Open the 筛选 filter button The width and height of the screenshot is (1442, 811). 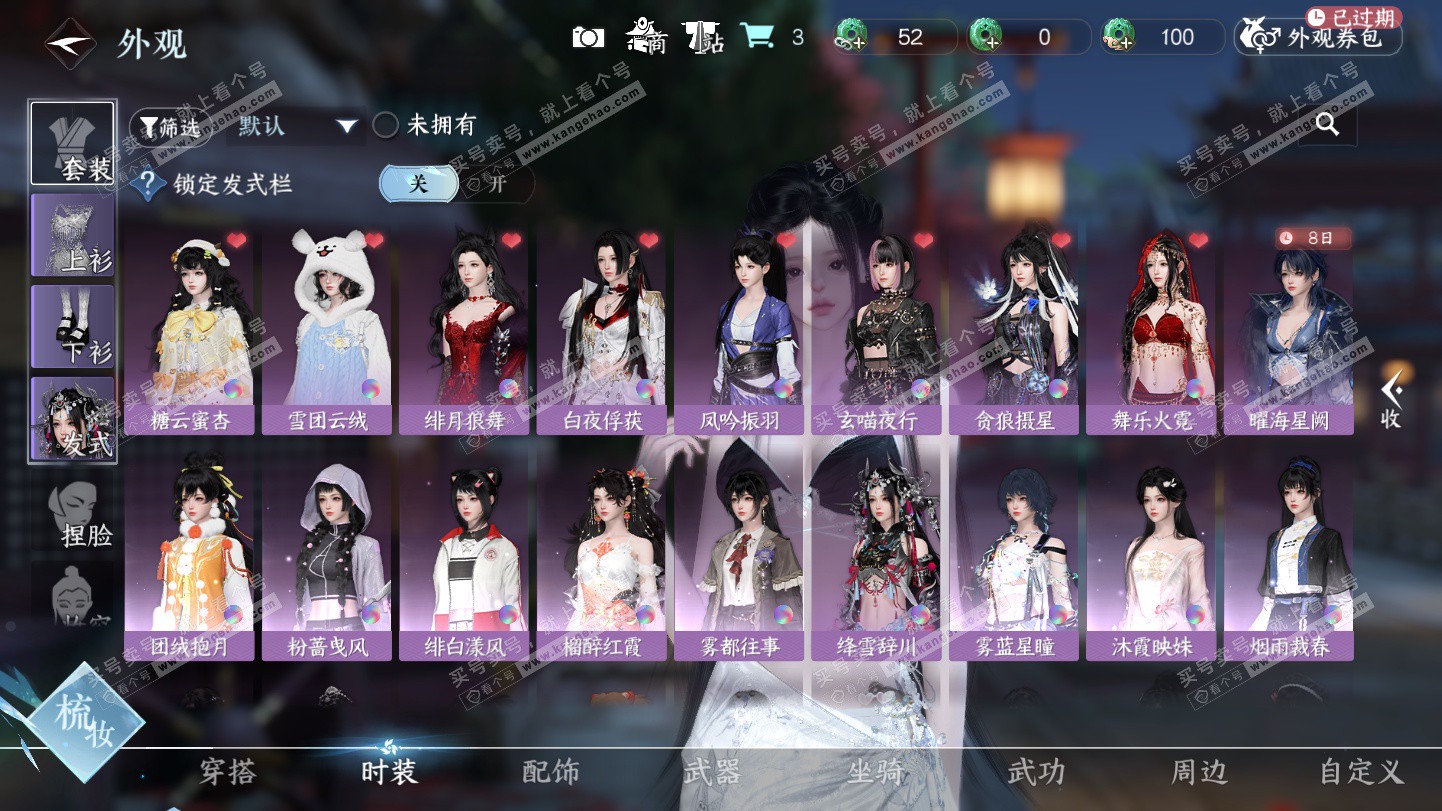171,126
